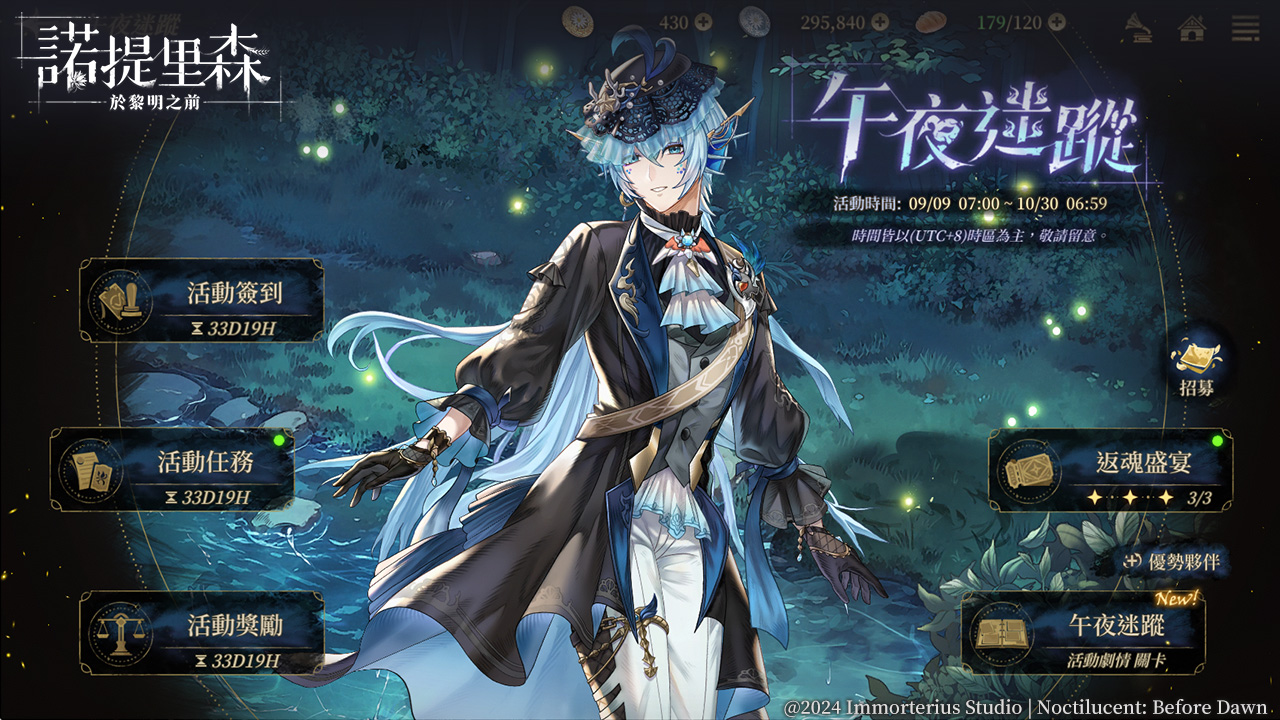Enter the 返魂盛宴 banquet stage

[1110, 470]
